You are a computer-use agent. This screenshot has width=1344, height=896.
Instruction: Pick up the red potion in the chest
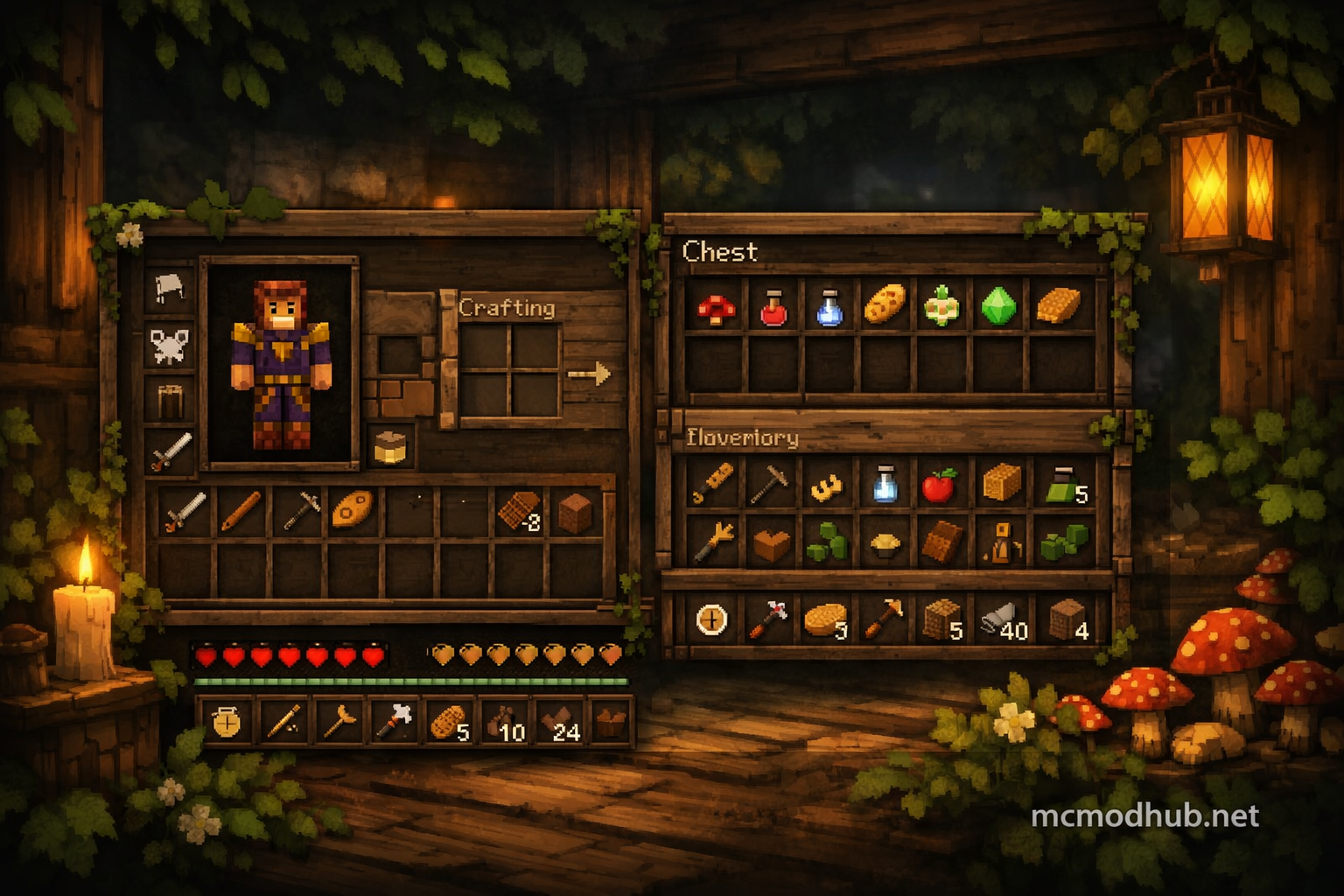[773, 307]
